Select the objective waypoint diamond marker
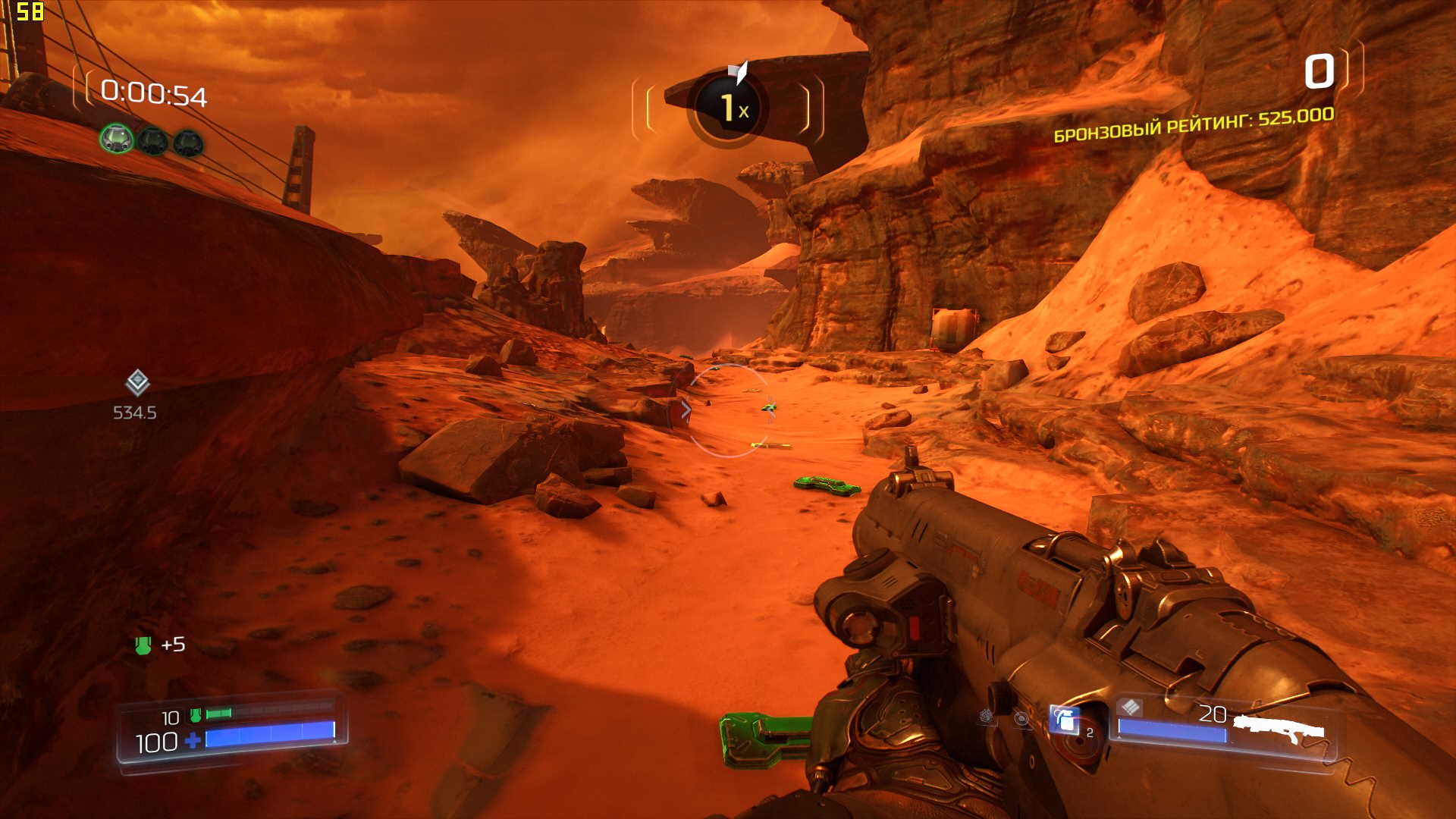The width and height of the screenshot is (1456, 819). click(137, 383)
